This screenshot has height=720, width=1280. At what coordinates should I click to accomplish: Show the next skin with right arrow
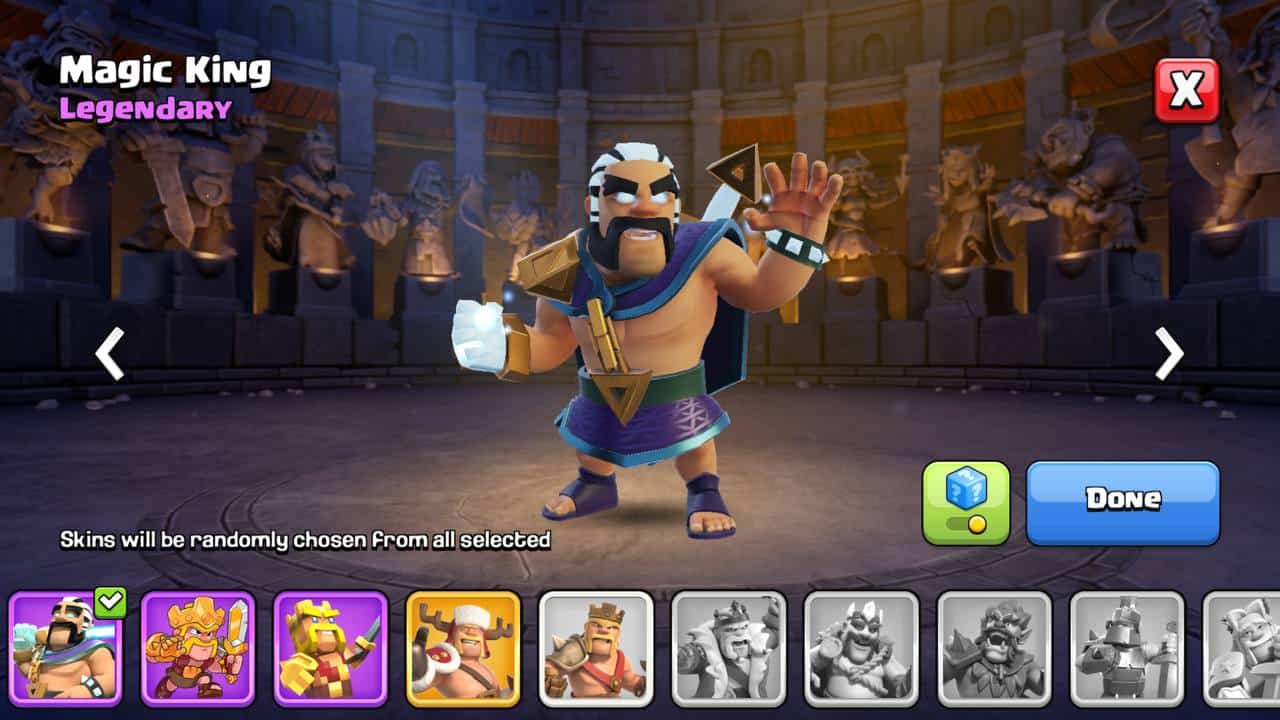1168,354
